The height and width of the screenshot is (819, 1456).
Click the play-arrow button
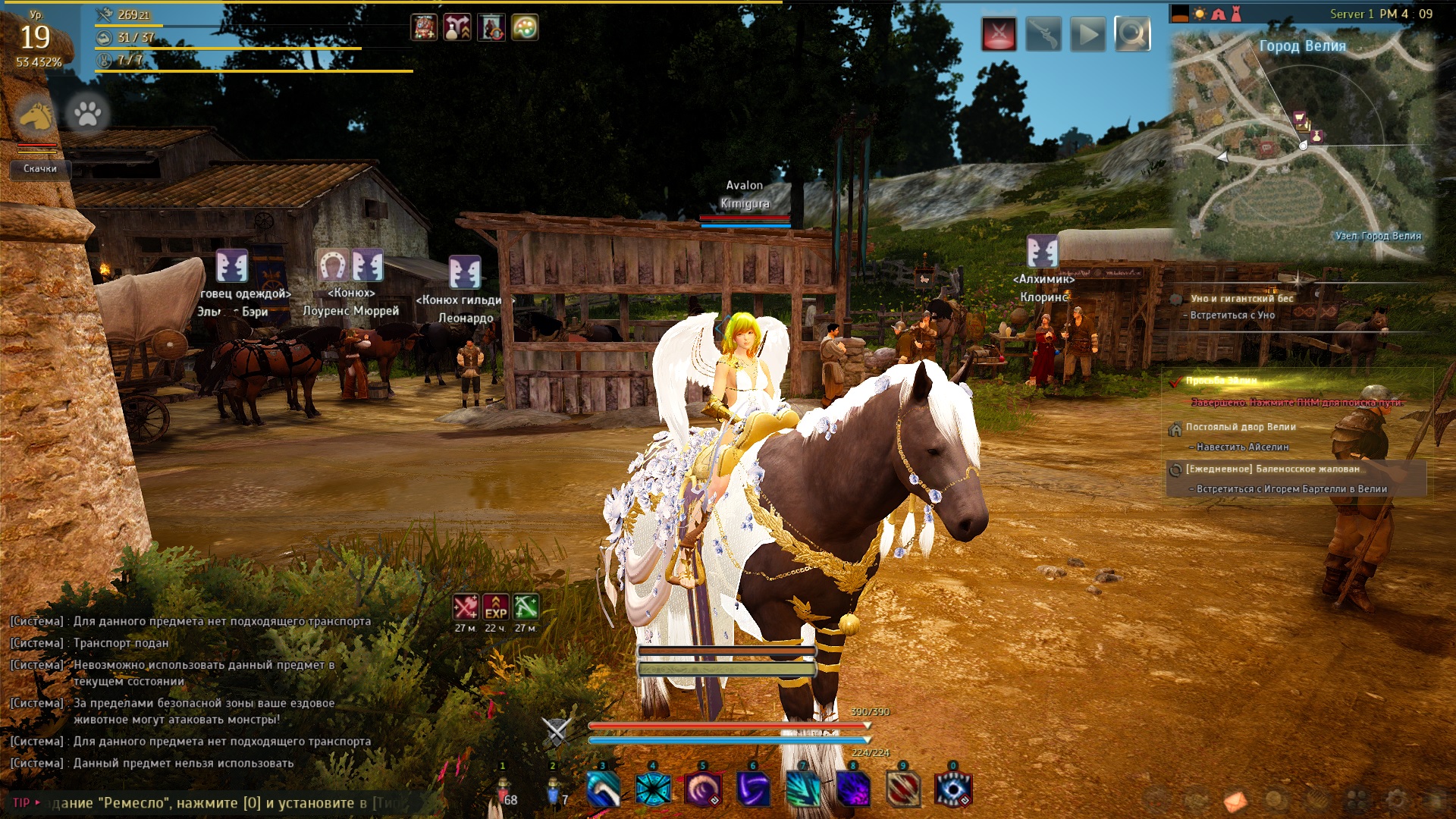[1088, 34]
